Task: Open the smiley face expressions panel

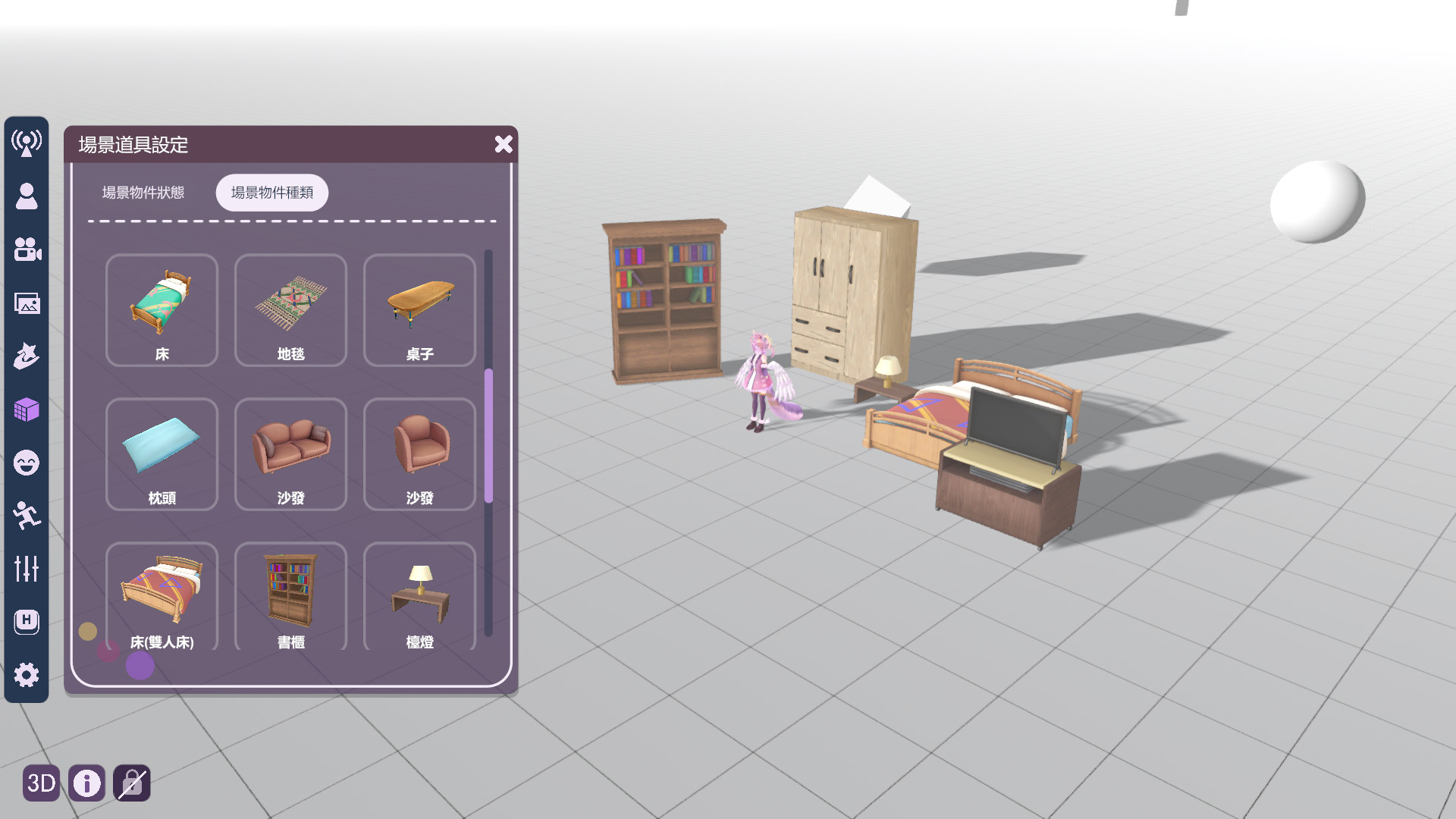Action: pos(27,463)
